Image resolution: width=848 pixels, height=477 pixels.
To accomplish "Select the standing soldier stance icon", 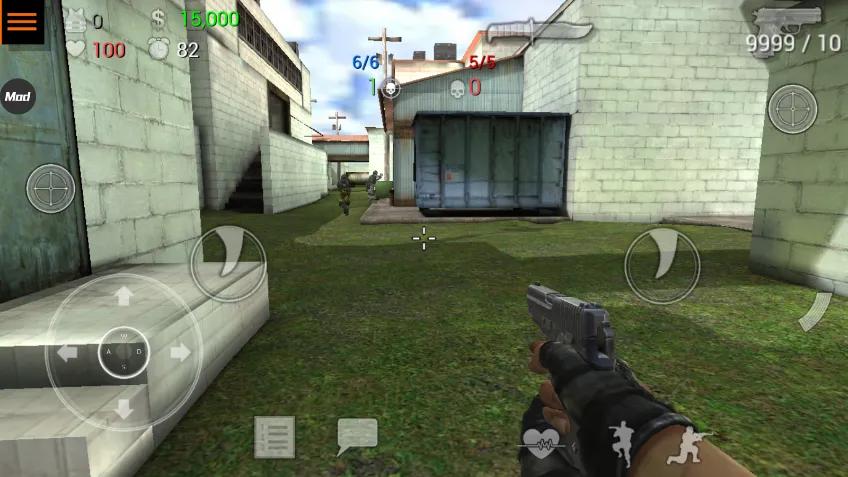I will (x=622, y=441).
